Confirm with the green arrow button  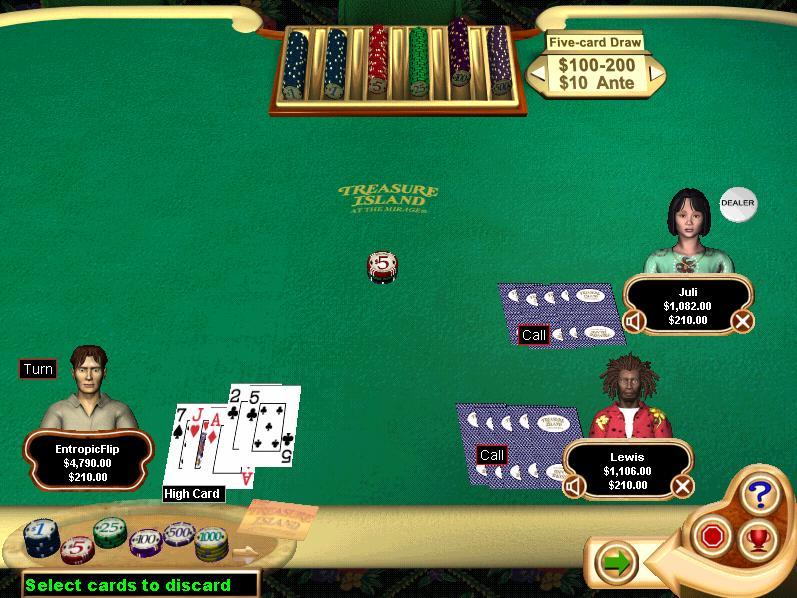coord(617,563)
